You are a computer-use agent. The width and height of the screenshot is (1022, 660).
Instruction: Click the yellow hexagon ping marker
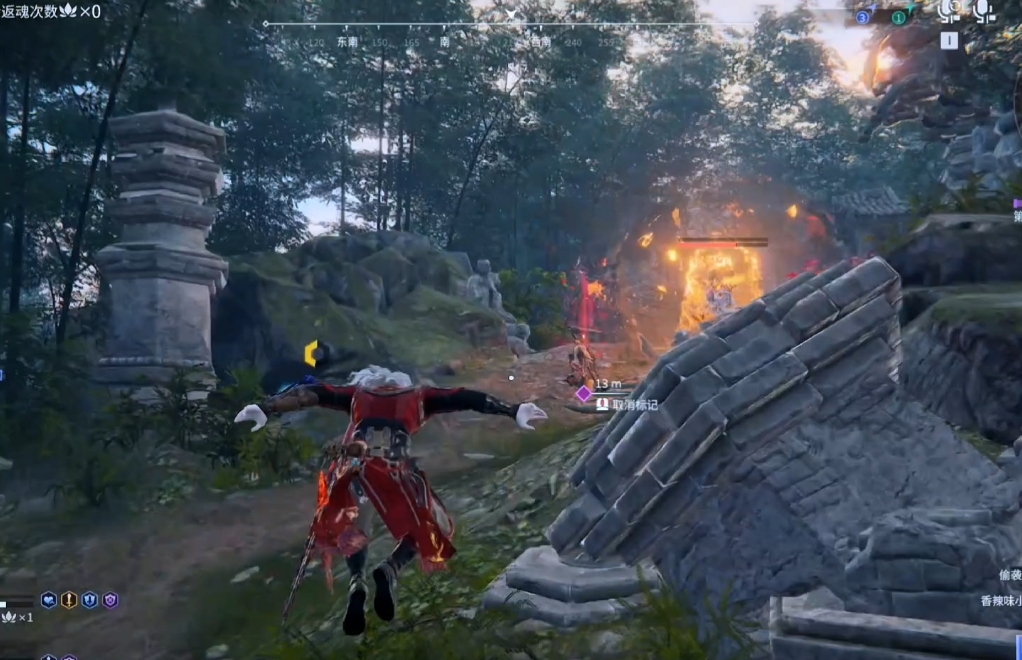click(x=311, y=353)
